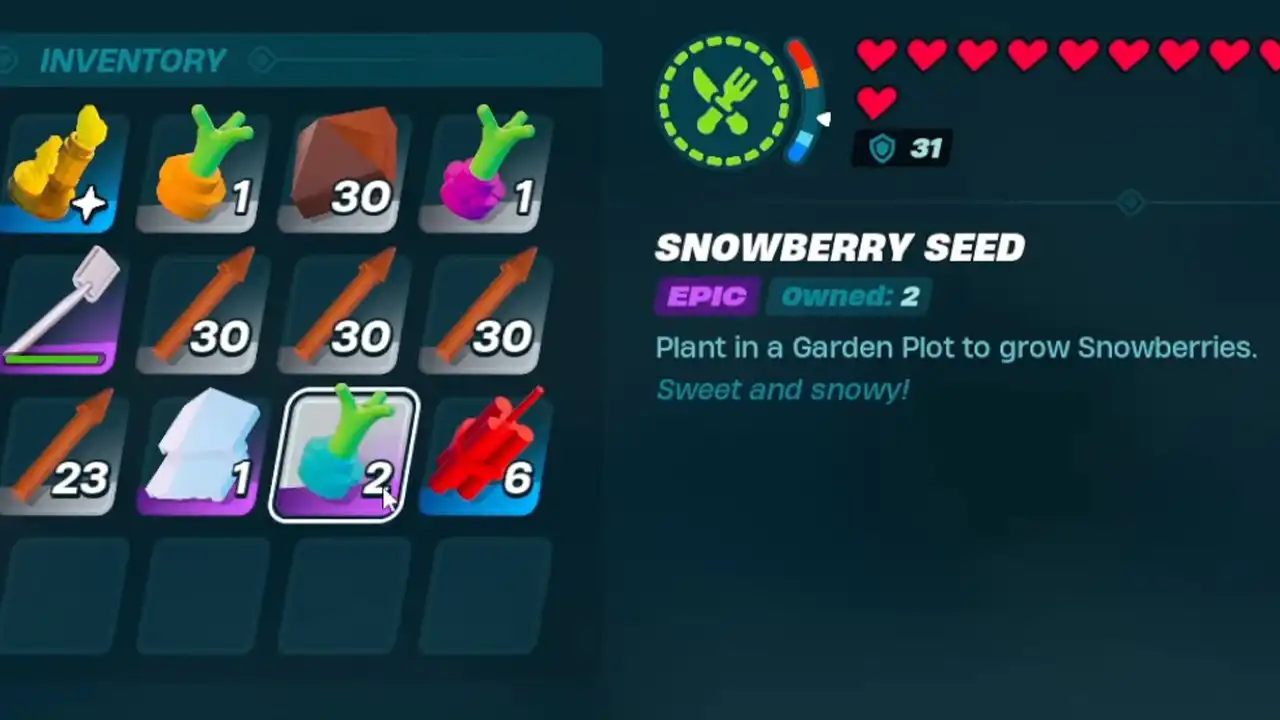Click the hunger meter fork-and-knife icon
This screenshot has height=720, width=1280.
[725, 100]
